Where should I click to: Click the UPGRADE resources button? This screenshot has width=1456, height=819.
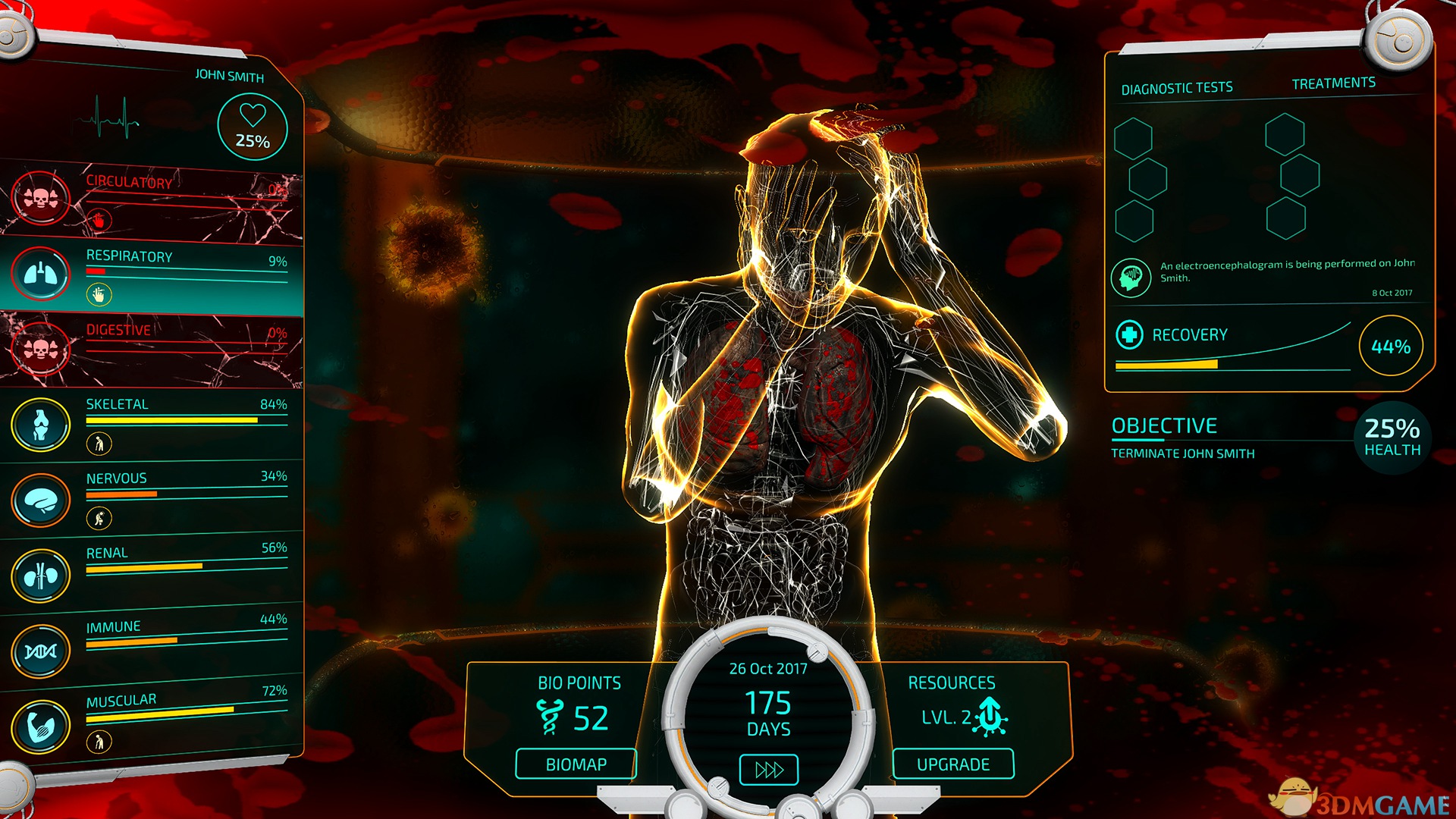[953, 764]
